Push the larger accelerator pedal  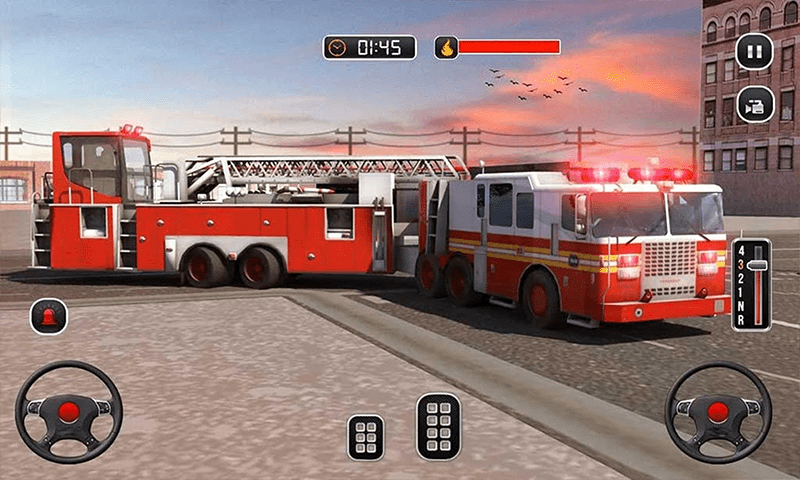(x=438, y=426)
